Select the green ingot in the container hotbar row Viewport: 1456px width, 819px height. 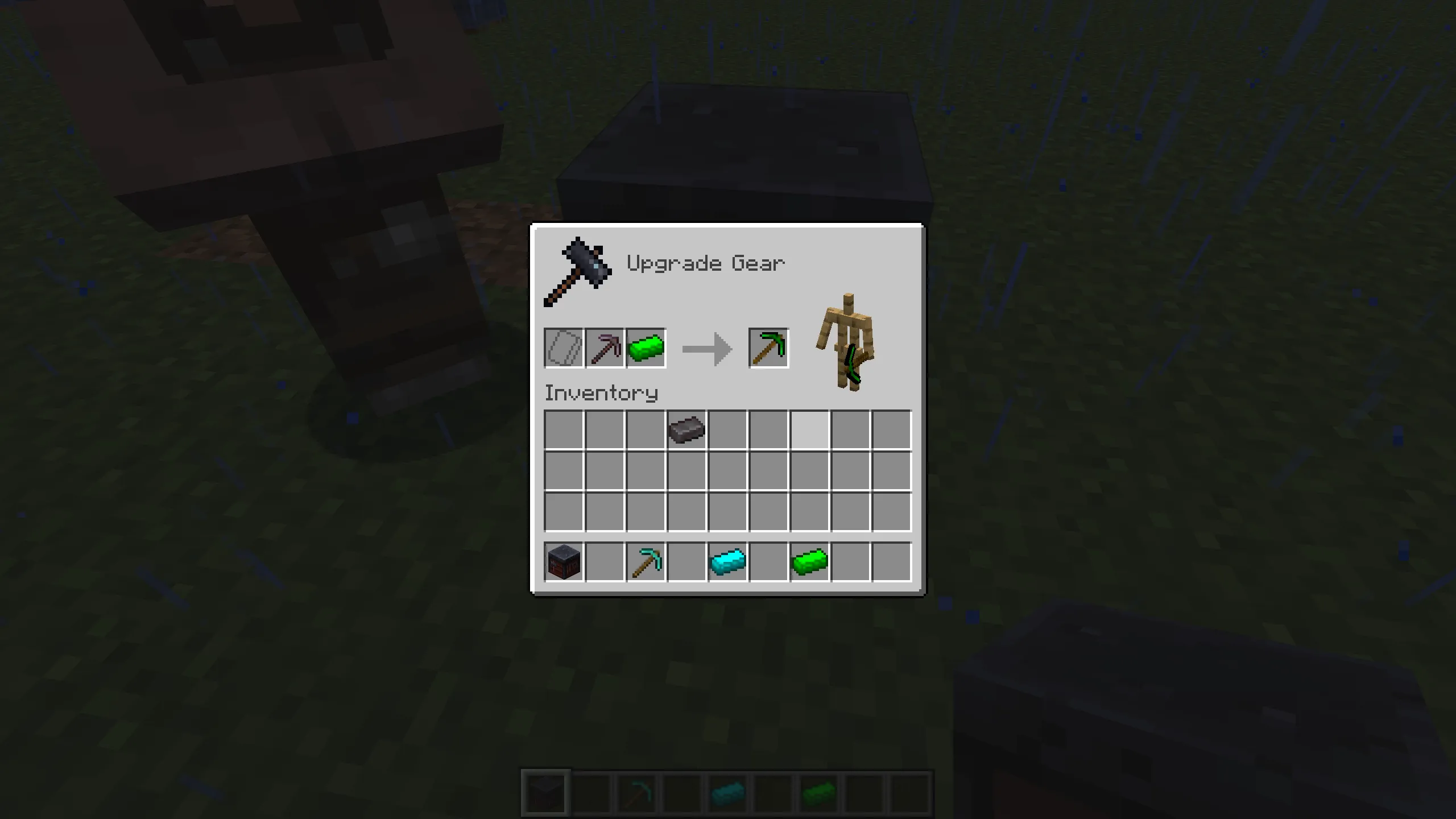click(x=809, y=562)
